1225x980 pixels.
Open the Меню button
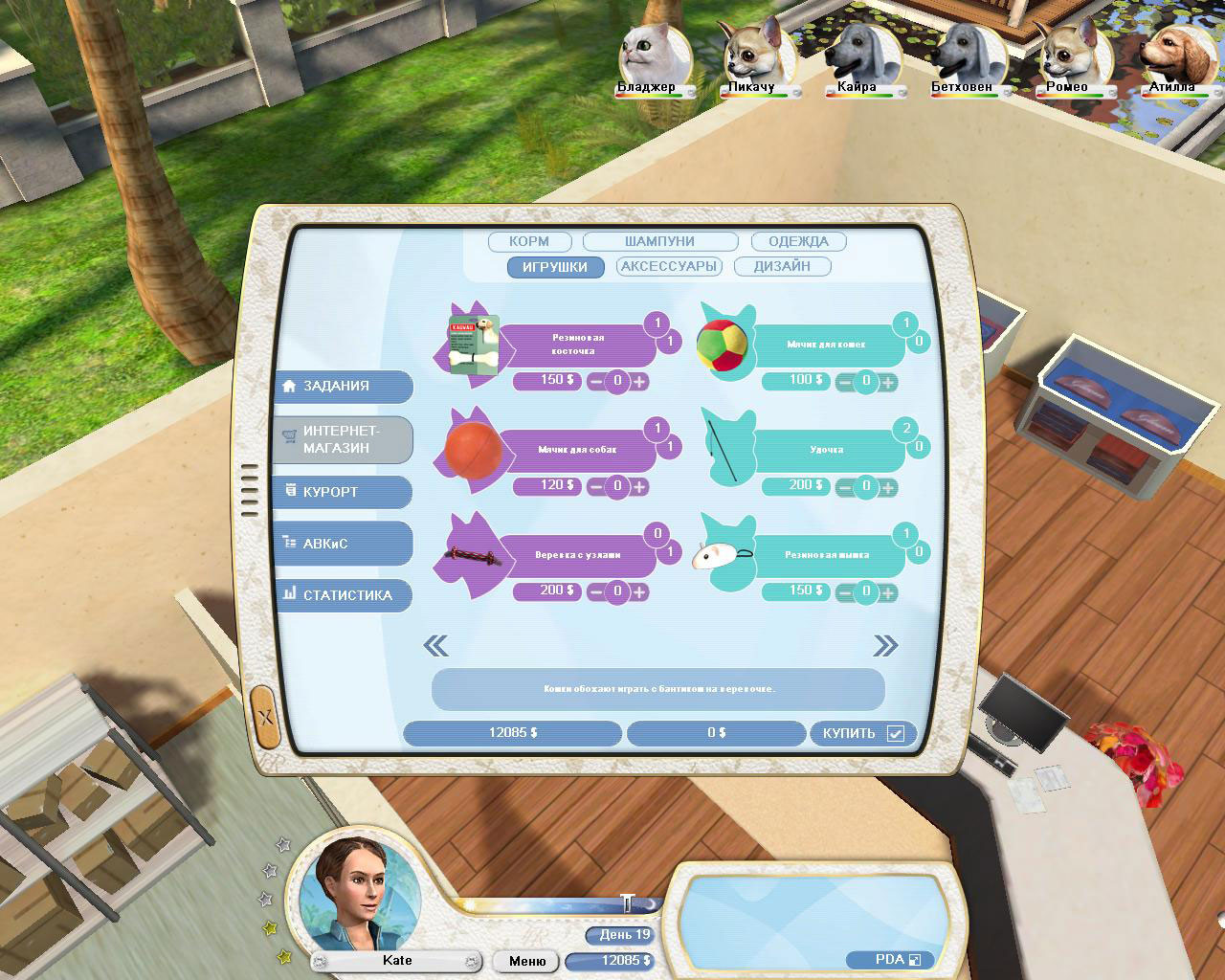(524, 961)
